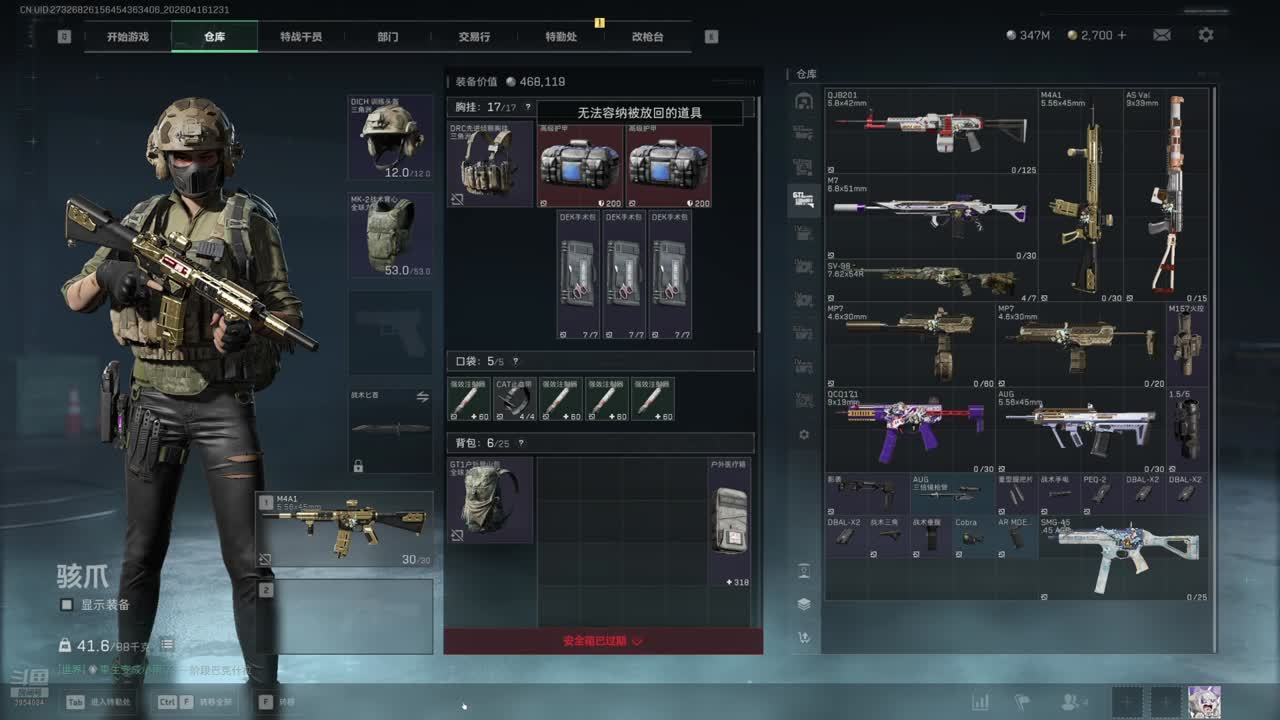Open the 改枪台 gunsmith tab
Viewport: 1280px width, 720px height.
(647, 37)
